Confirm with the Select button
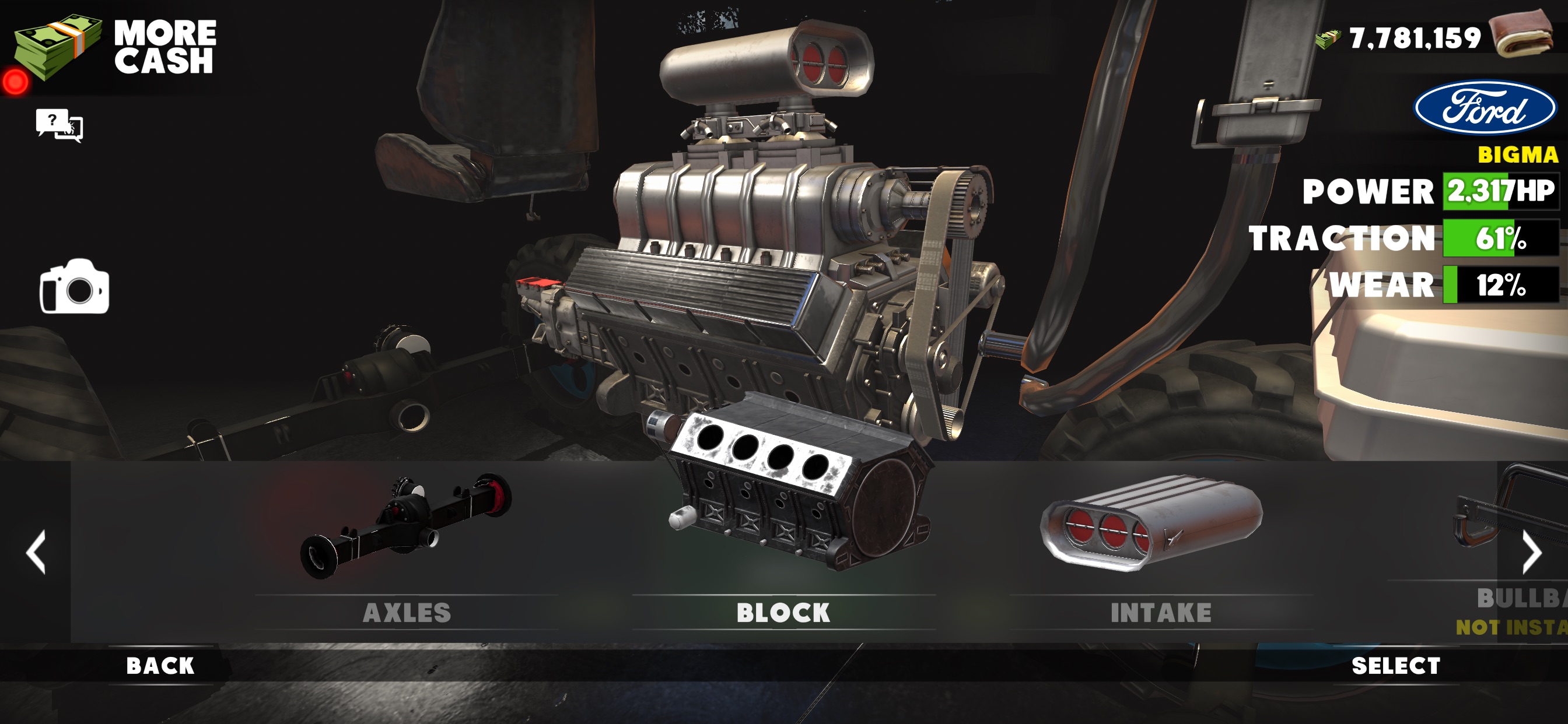1568x724 pixels. (1396, 666)
